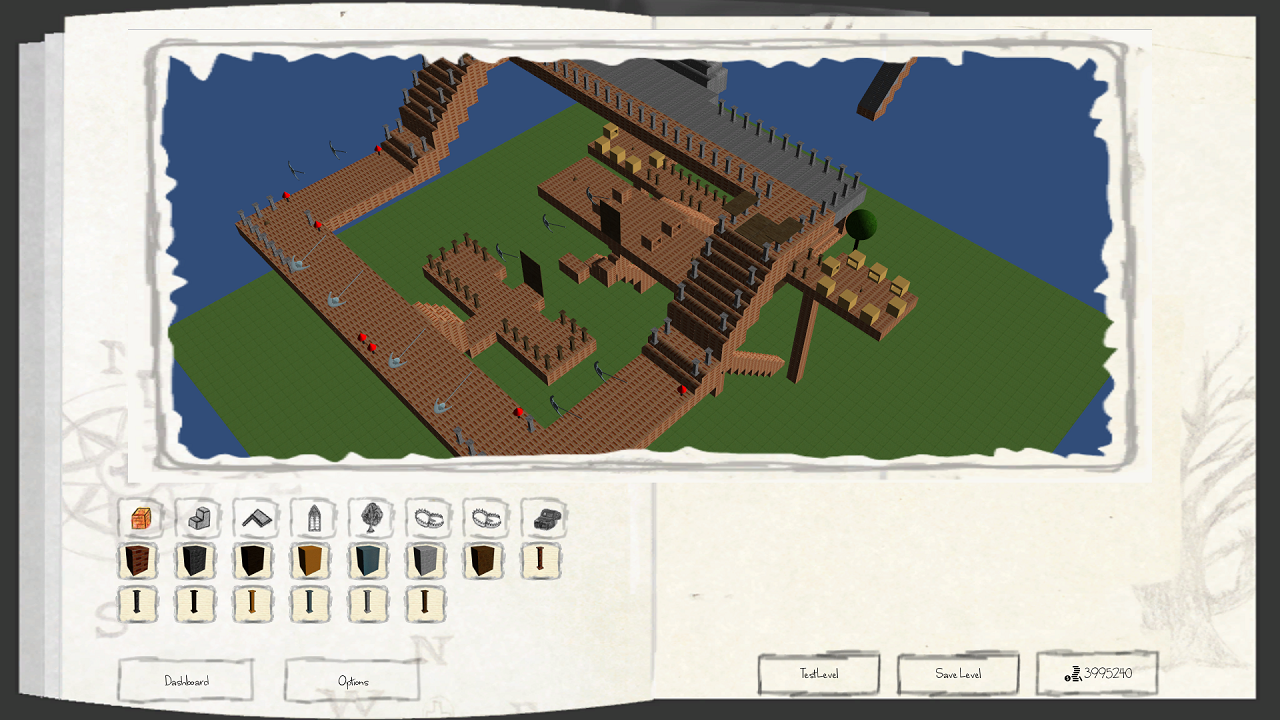Pick the red brick block

138,561
